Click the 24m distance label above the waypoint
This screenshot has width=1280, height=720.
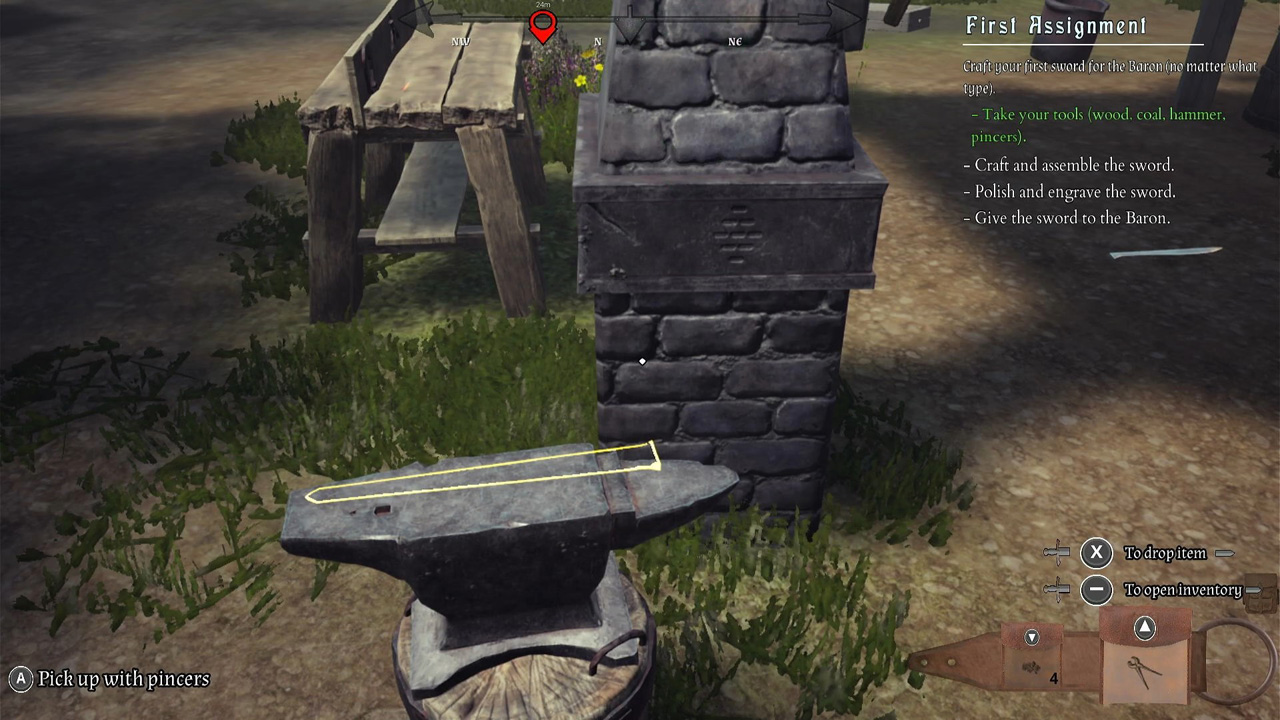point(543,8)
